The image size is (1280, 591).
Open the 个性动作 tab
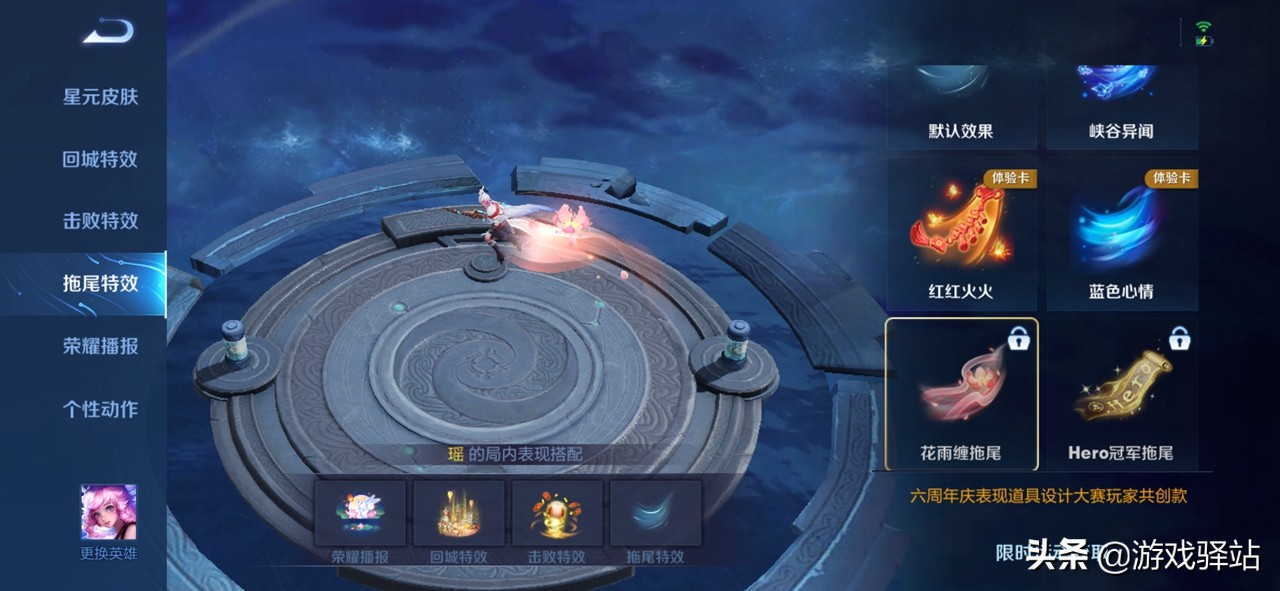tap(100, 408)
